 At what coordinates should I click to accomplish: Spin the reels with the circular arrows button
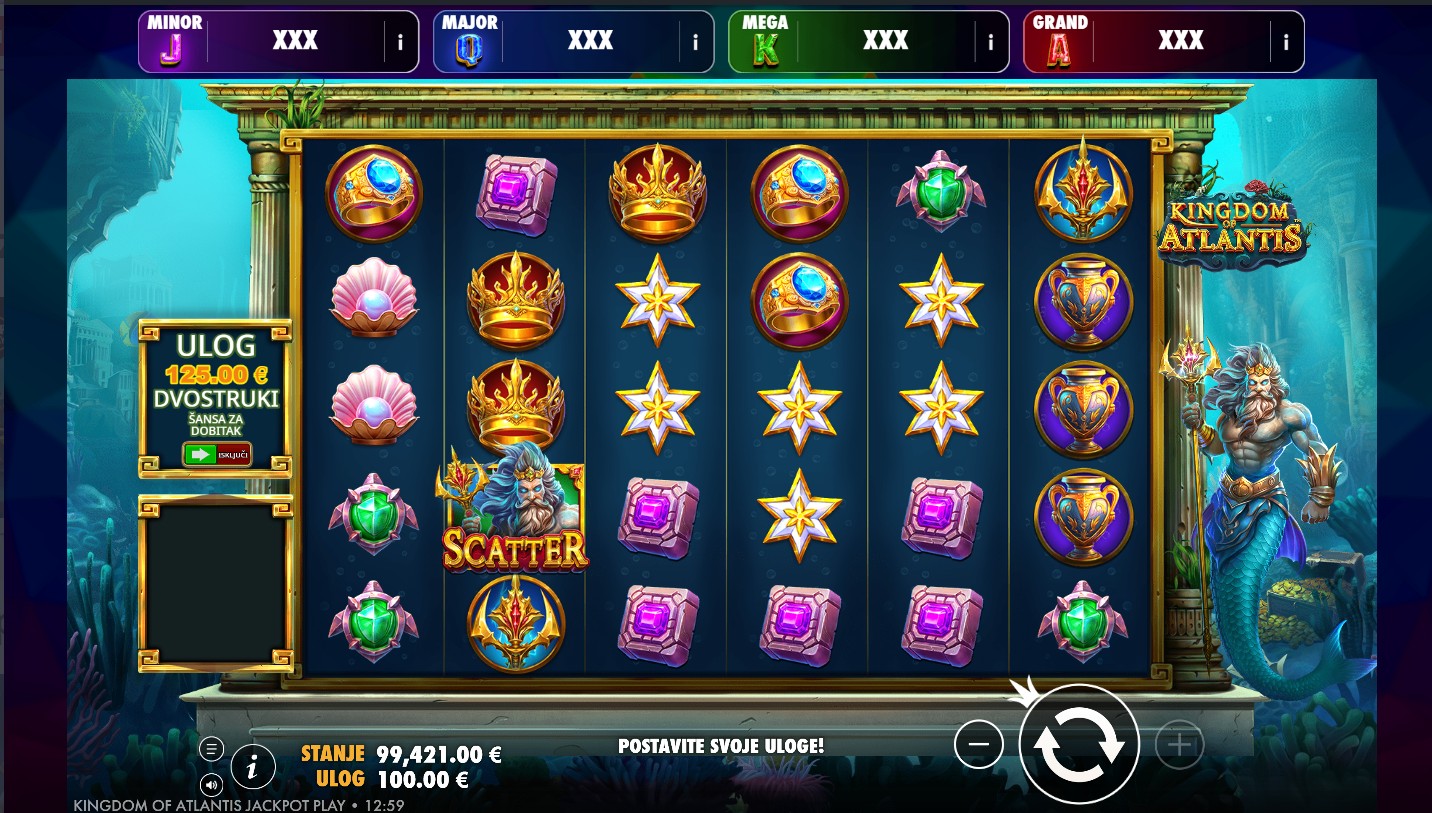pyautogui.click(x=1079, y=744)
